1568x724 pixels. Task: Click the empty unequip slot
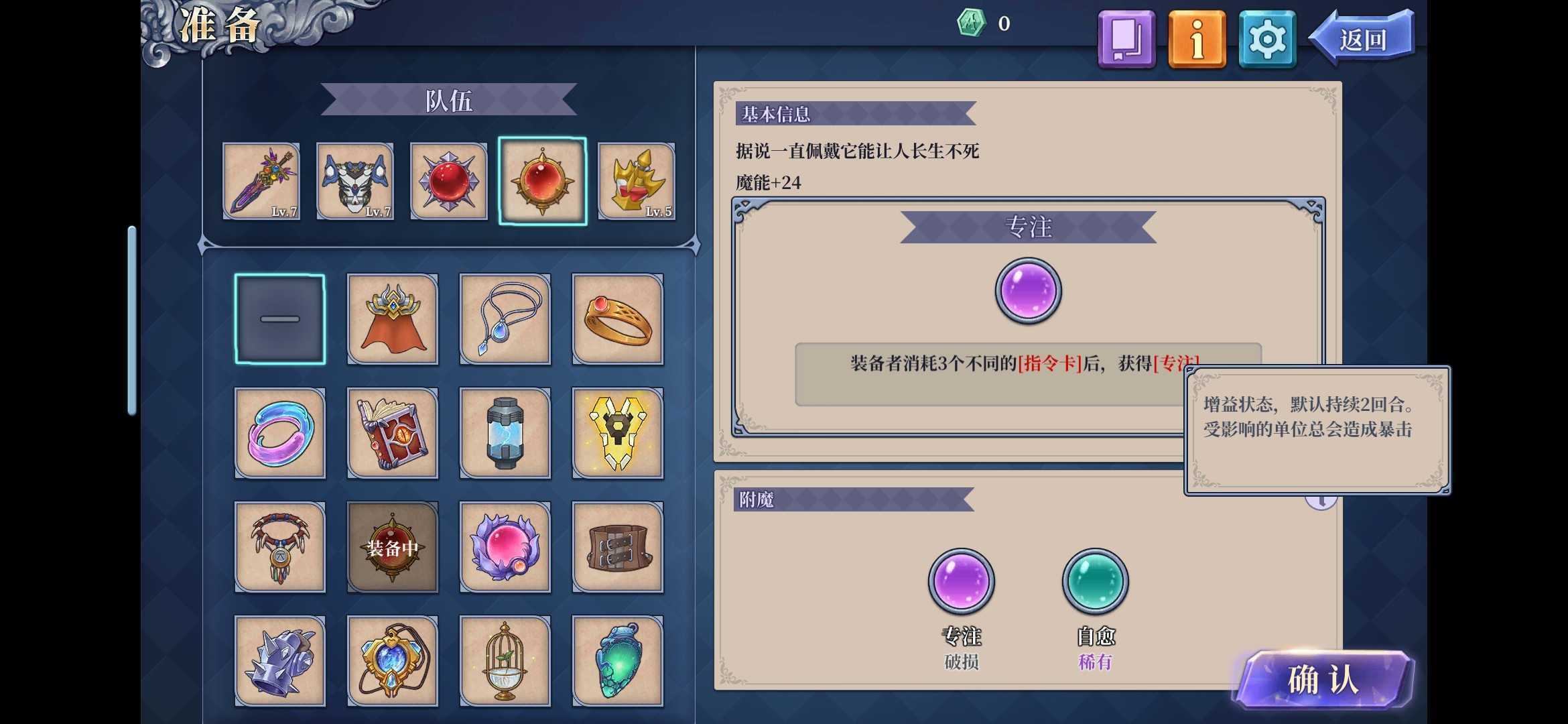coord(280,318)
